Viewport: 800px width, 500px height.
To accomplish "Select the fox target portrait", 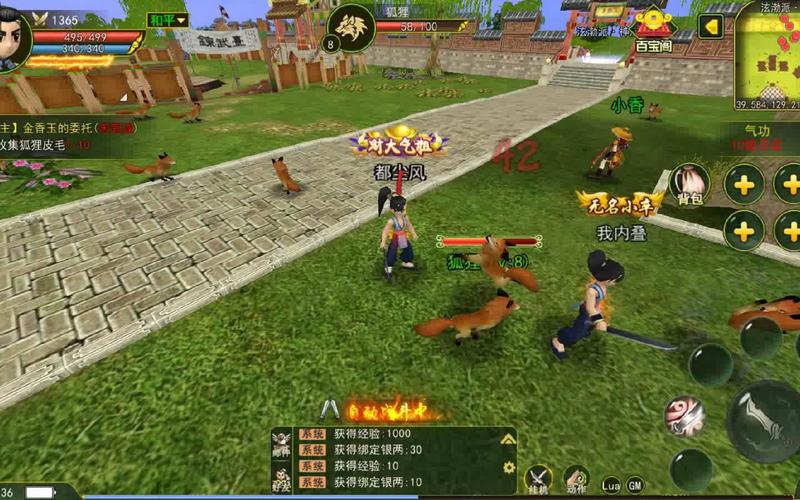I will [348, 27].
